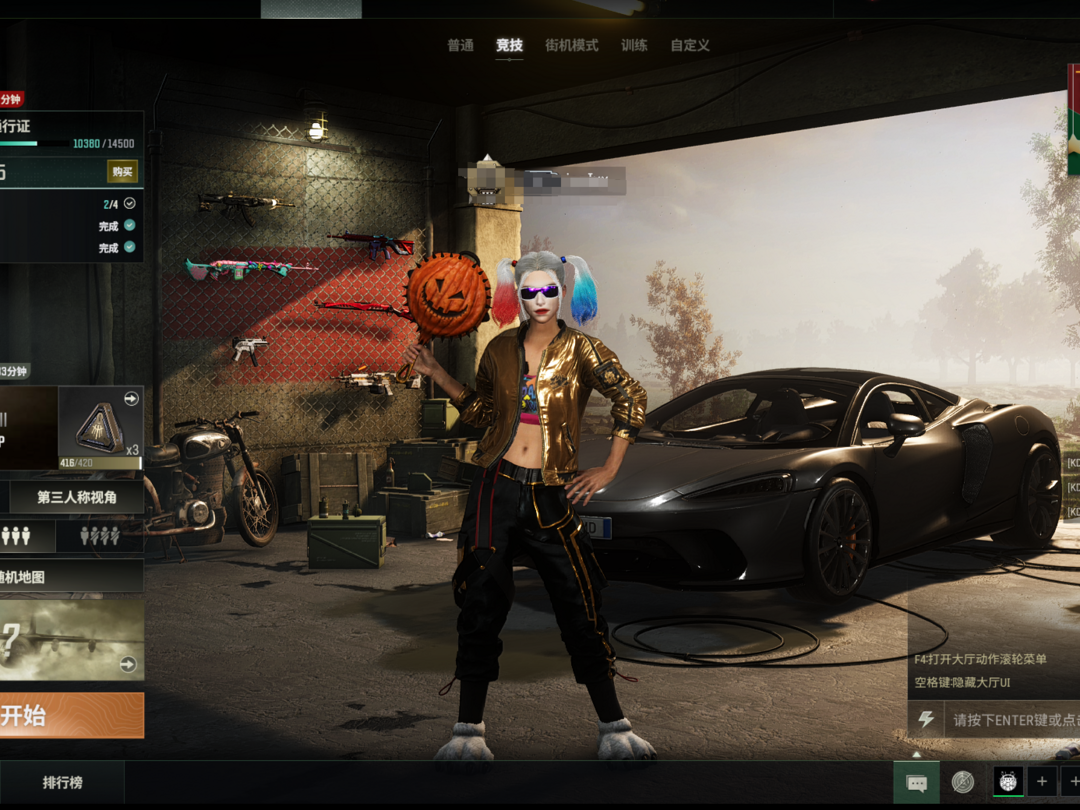Image resolution: width=1080 pixels, height=810 pixels.
Task: Switch to the 普通 mode tab
Action: 460,46
